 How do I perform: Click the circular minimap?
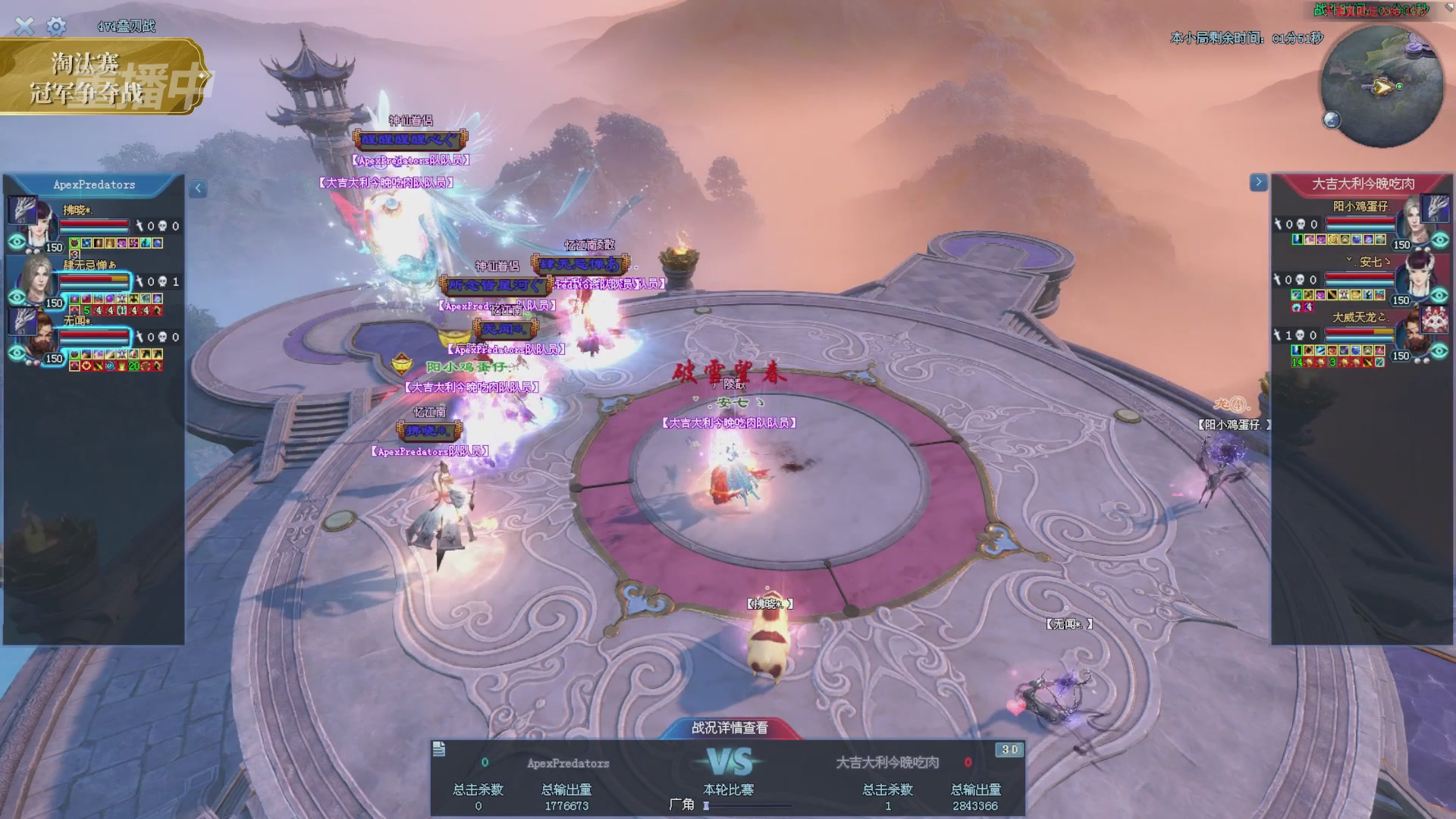click(x=1382, y=86)
